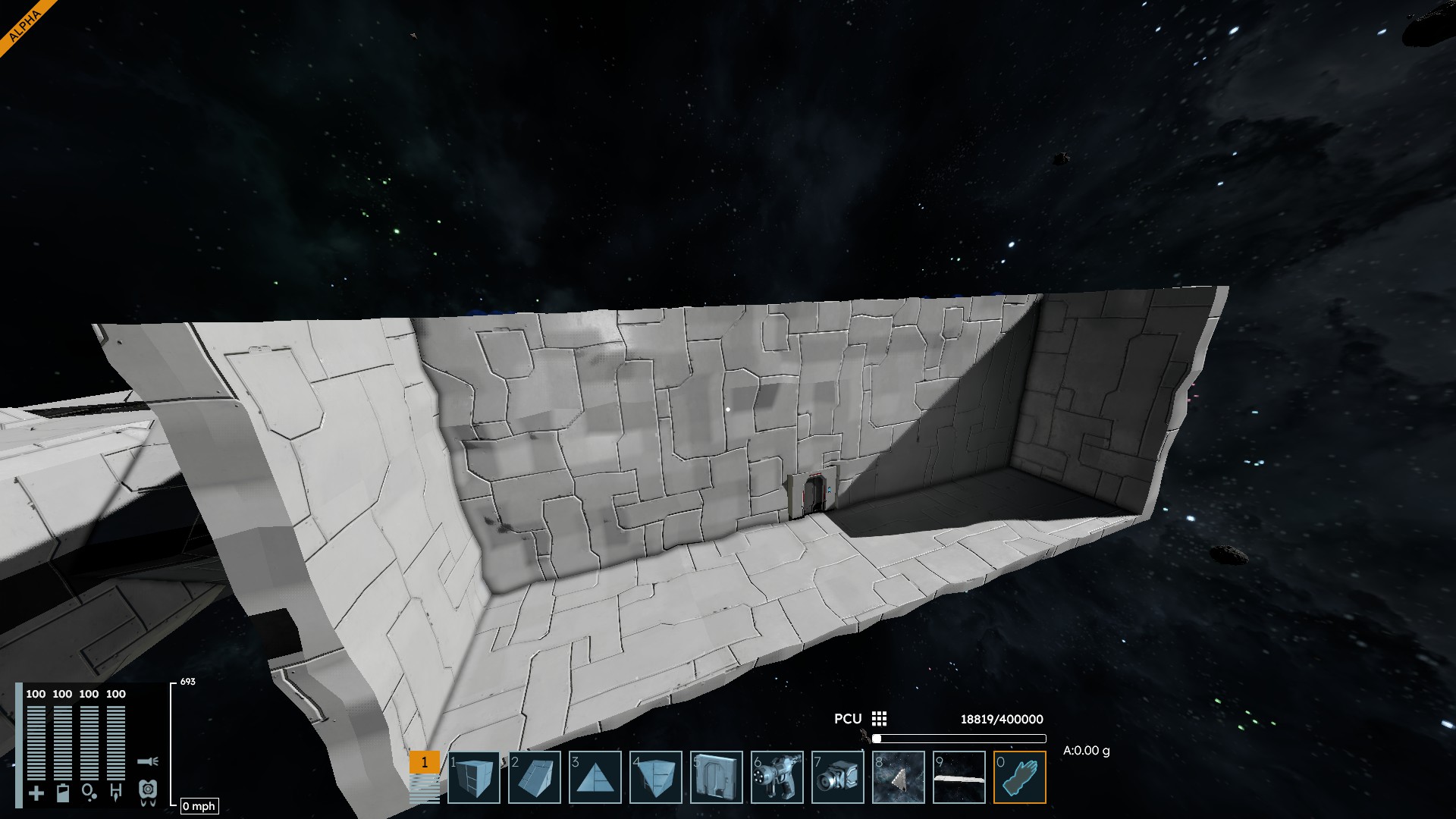The image size is (1456, 819).
Task: Pick the triangular corner block in slot 3
Action: click(595, 777)
